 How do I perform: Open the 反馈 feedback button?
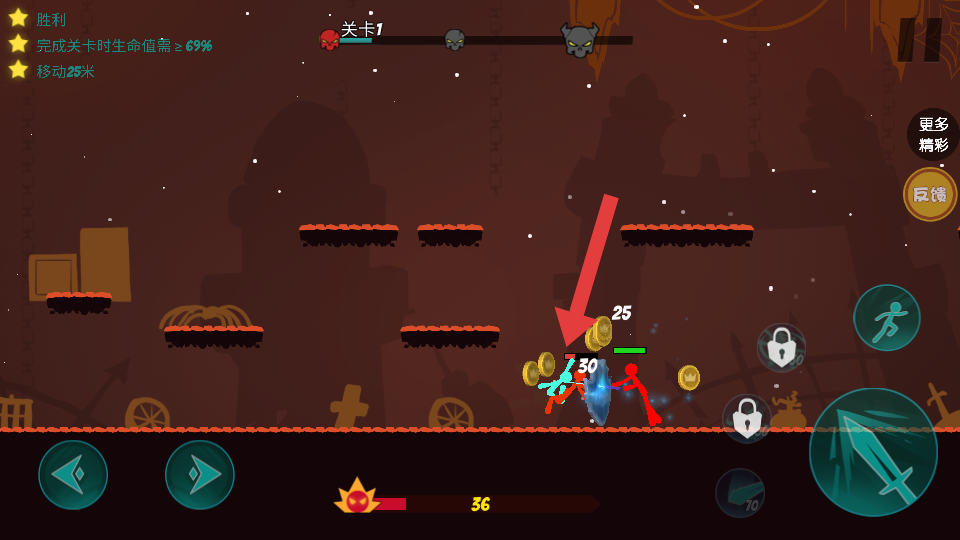pyautogui.click(x=930, y=194)
